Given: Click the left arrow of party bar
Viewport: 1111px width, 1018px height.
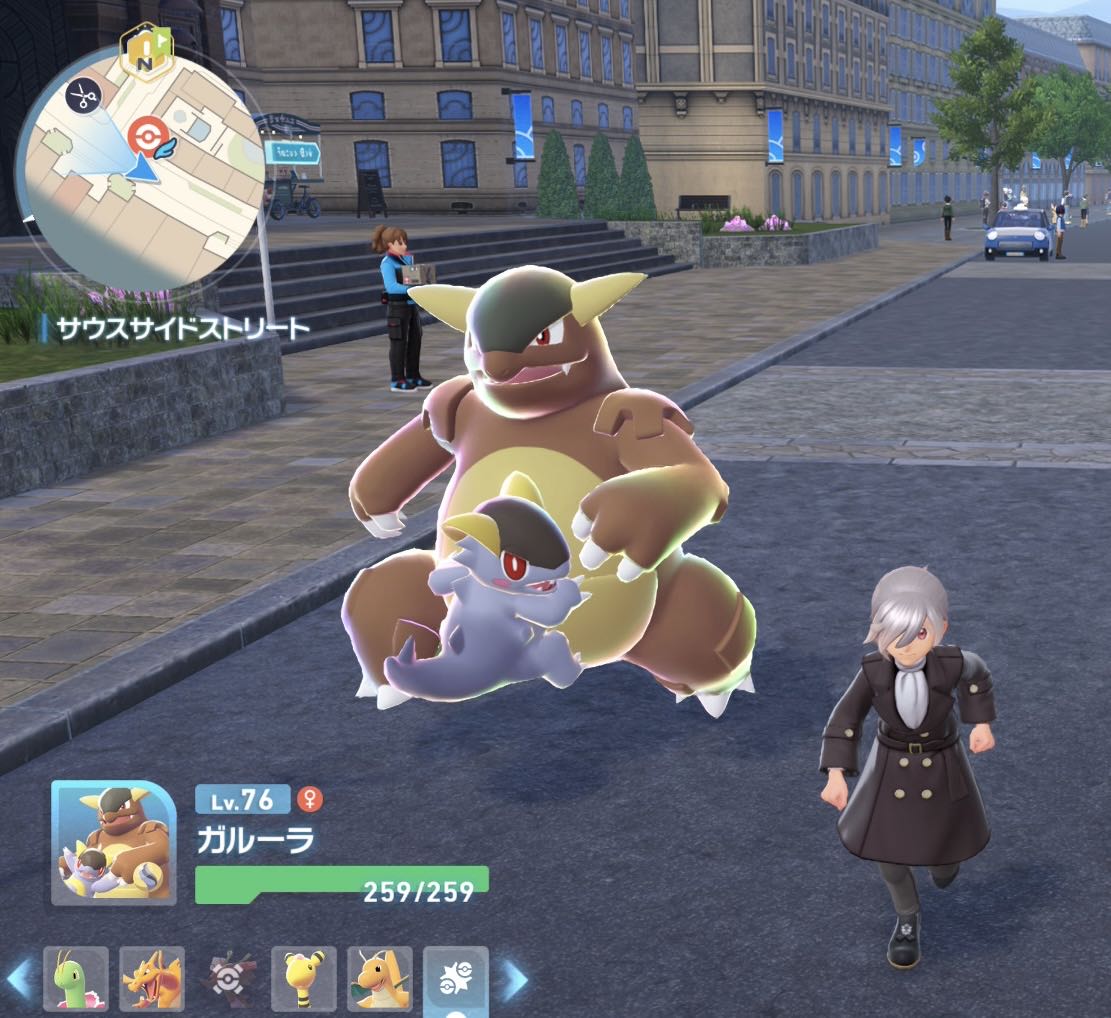Looking at the screenshot, I should [20, 980].
